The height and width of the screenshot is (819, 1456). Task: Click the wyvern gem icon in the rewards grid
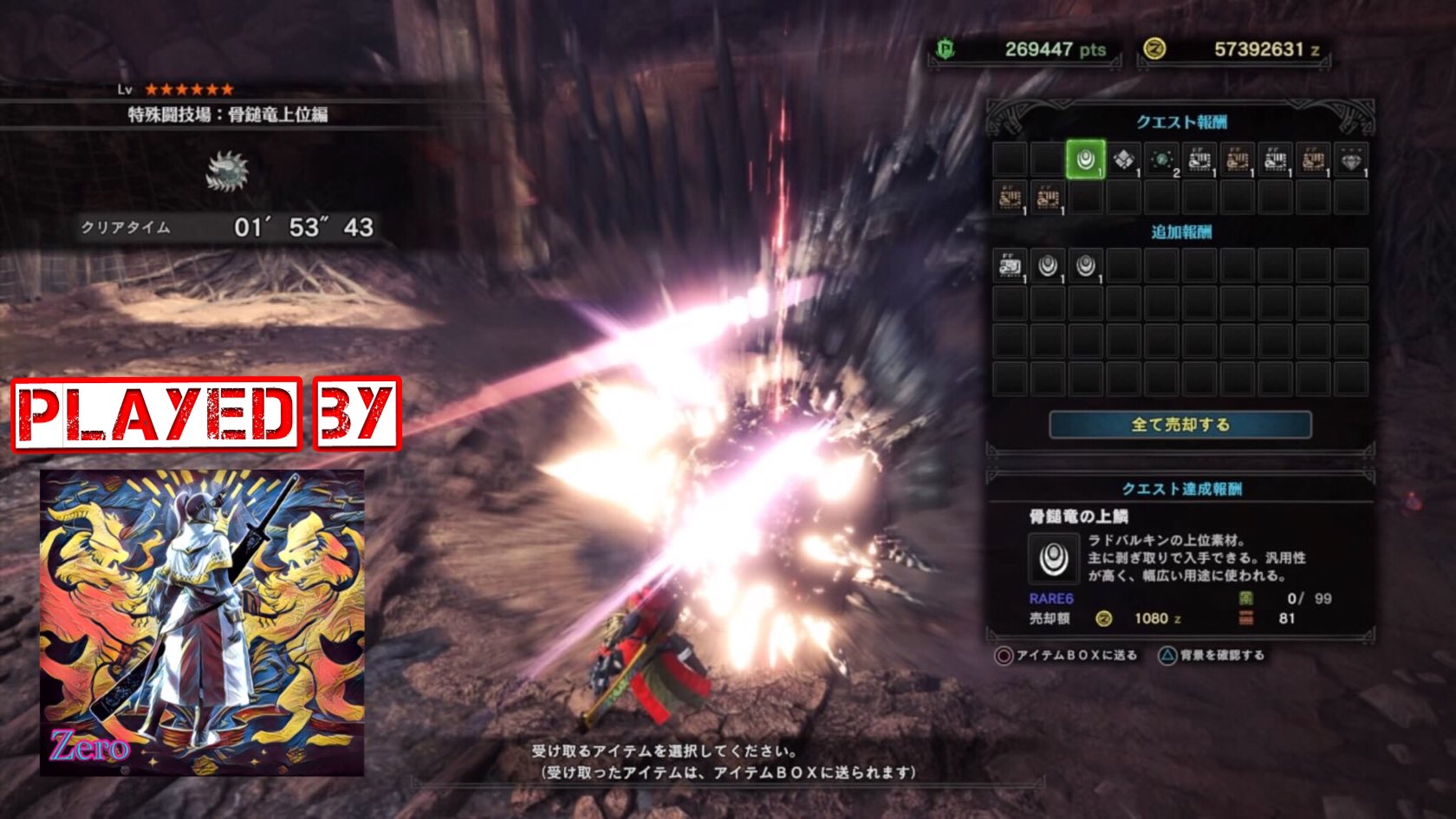1350,159
